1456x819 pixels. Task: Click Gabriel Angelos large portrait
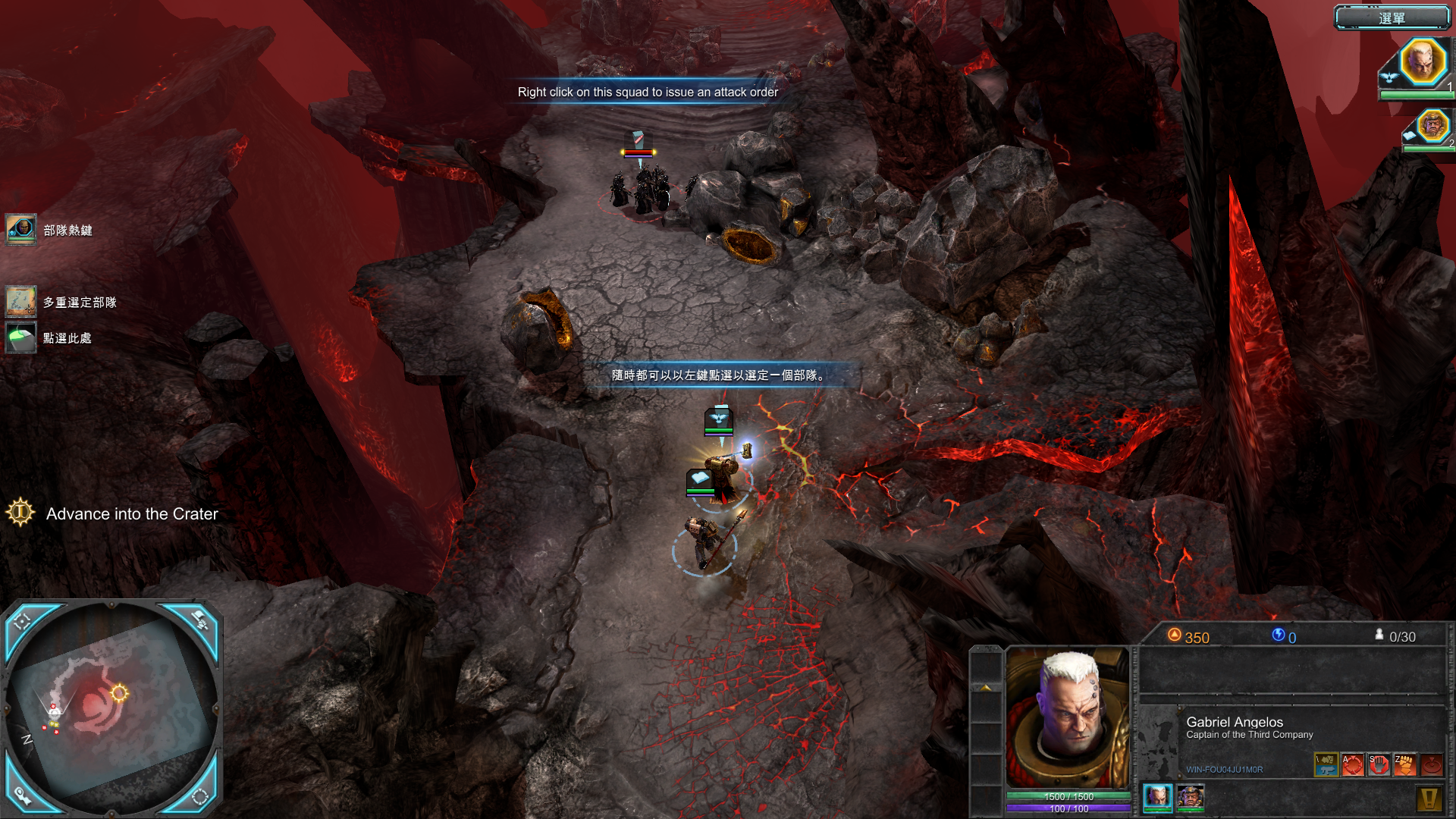click(x=1068, y=717)
